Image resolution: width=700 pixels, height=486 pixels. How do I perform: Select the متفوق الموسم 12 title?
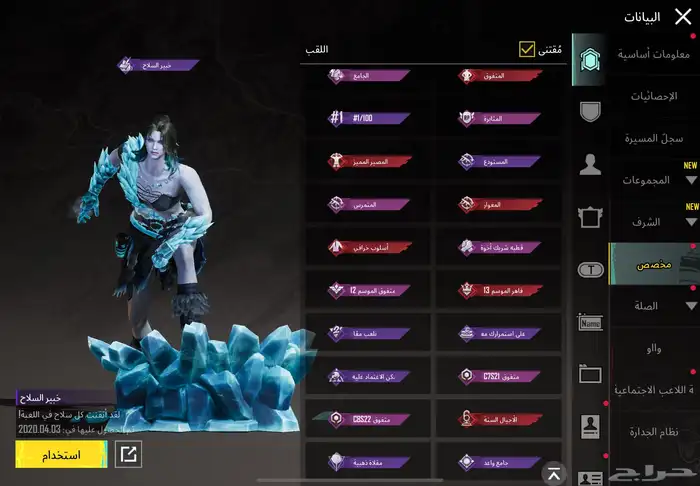click(x=368, y=290)
